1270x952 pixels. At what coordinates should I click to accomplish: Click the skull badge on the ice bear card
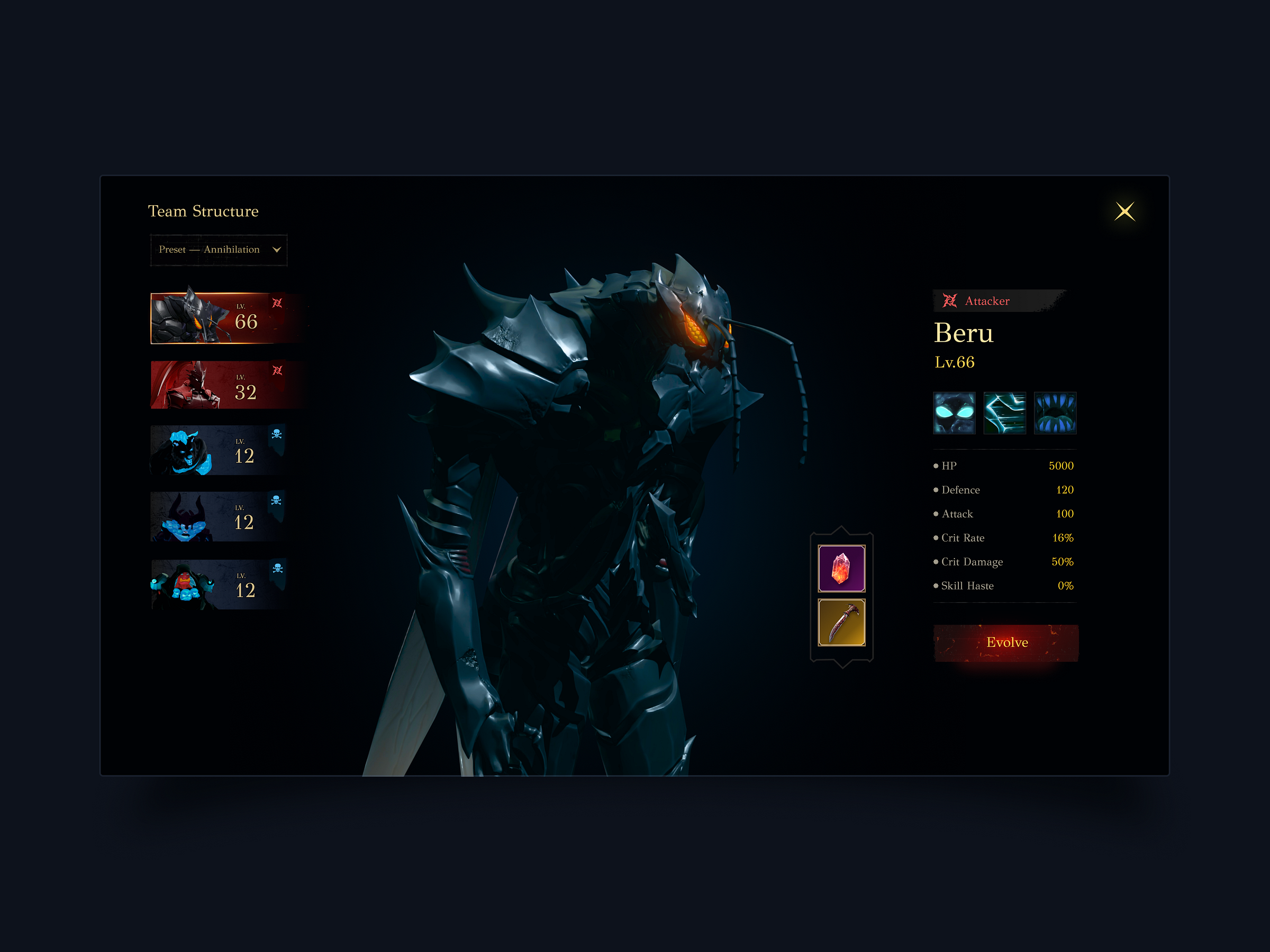pyautogui.click(x=276, y=435)
